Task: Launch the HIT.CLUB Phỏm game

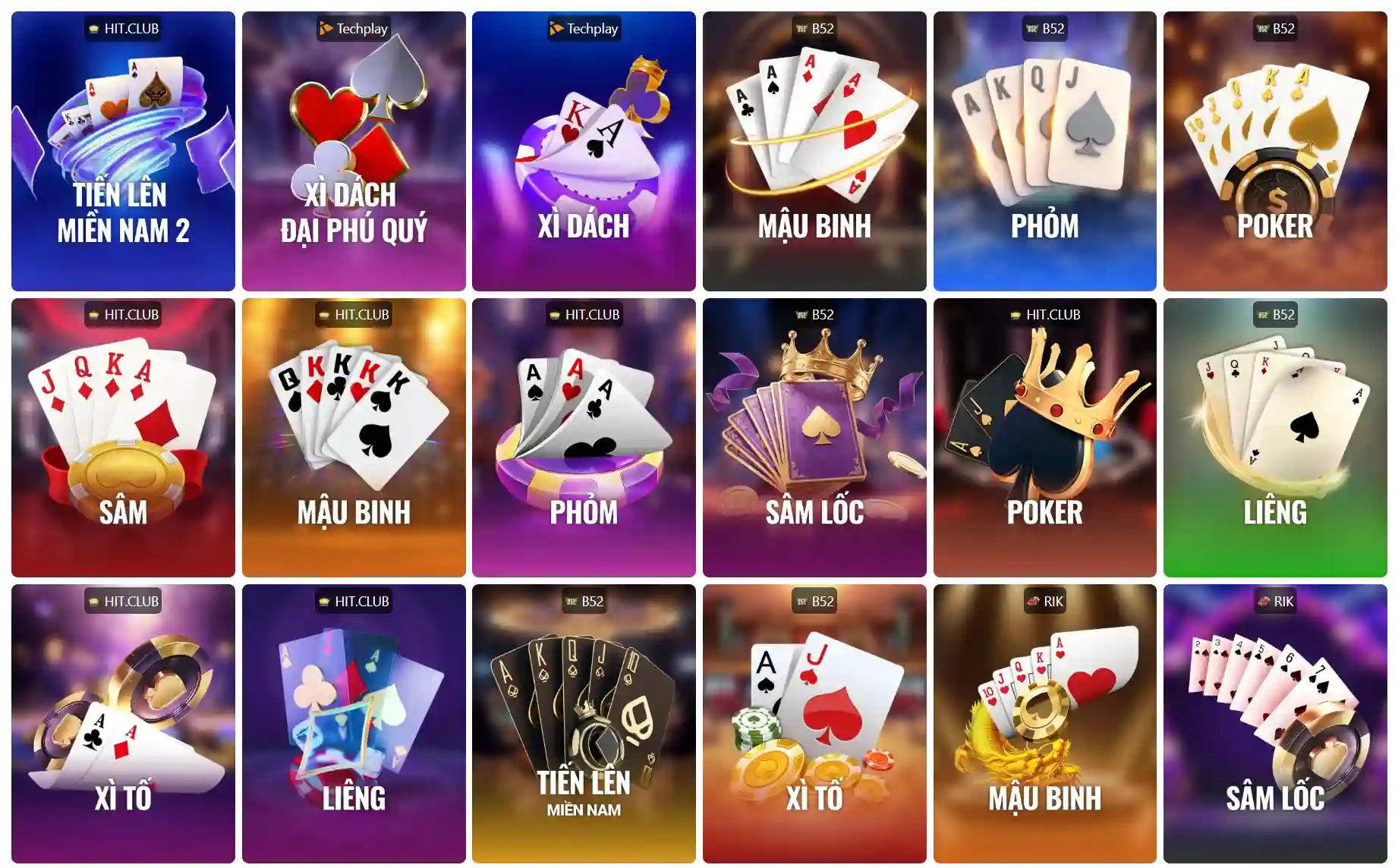Action: click(x=584, y=437)
